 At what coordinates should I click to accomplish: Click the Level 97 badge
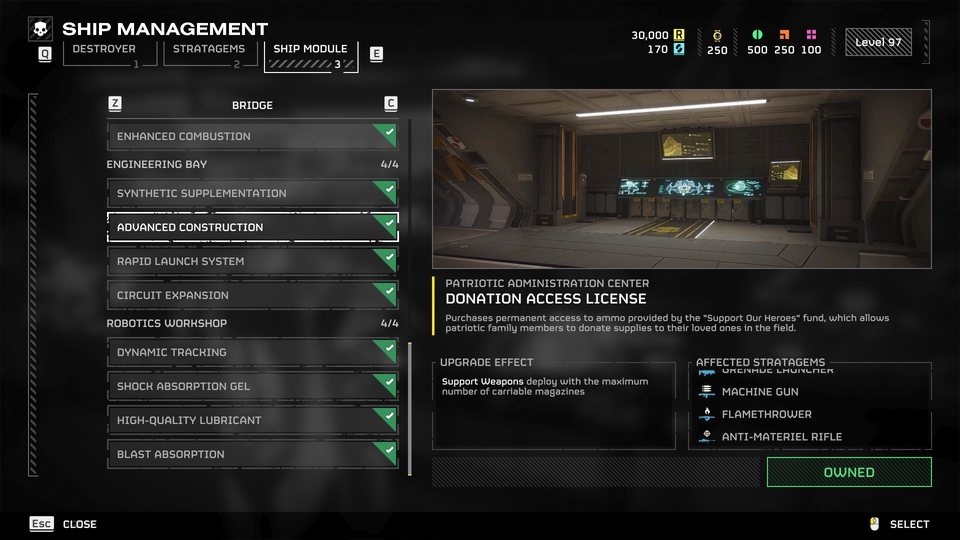click(x=877, y=42)
